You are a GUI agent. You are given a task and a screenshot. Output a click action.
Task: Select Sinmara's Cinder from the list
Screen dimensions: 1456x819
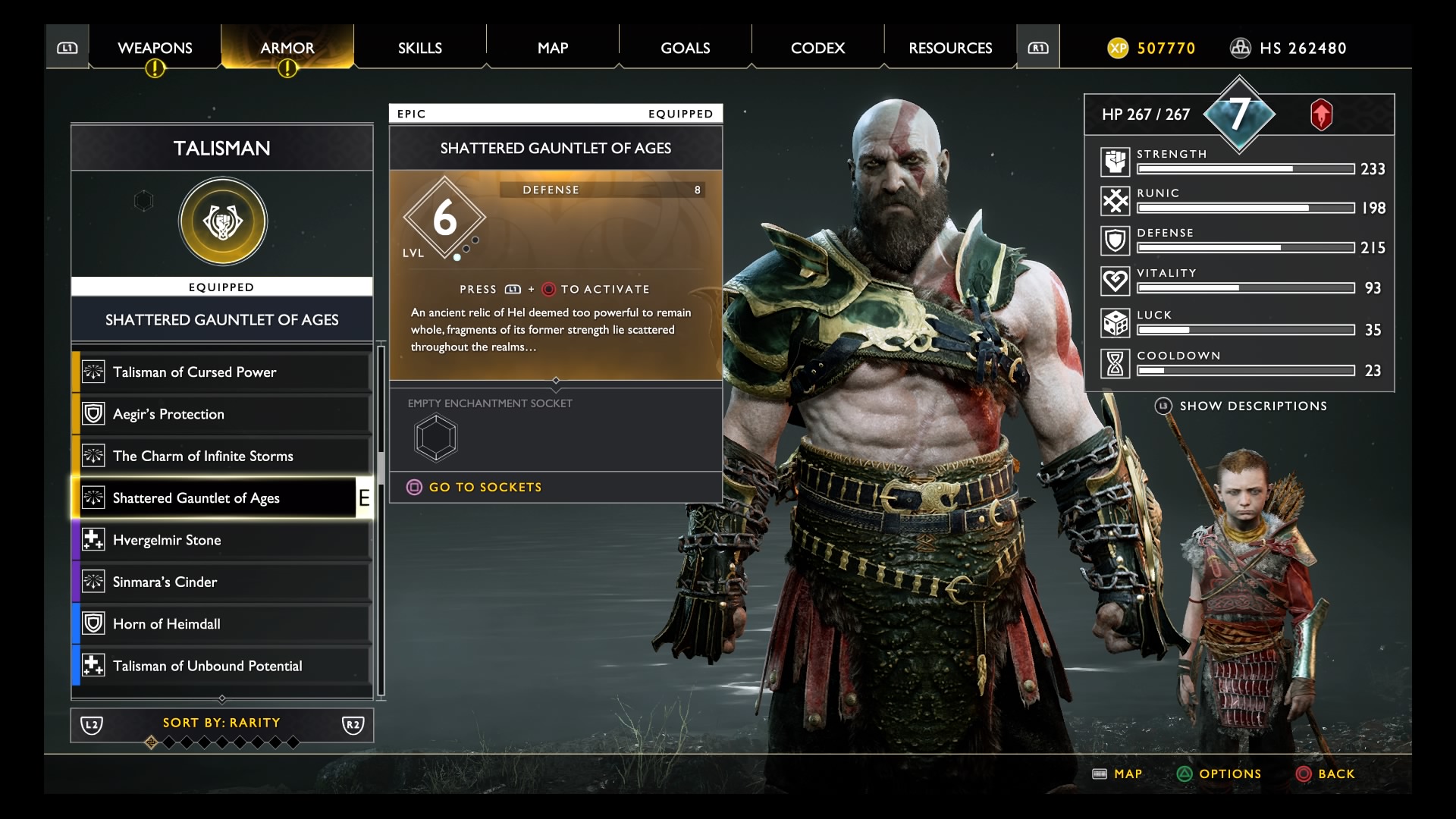pyautogui.click(x=220, y=582)
